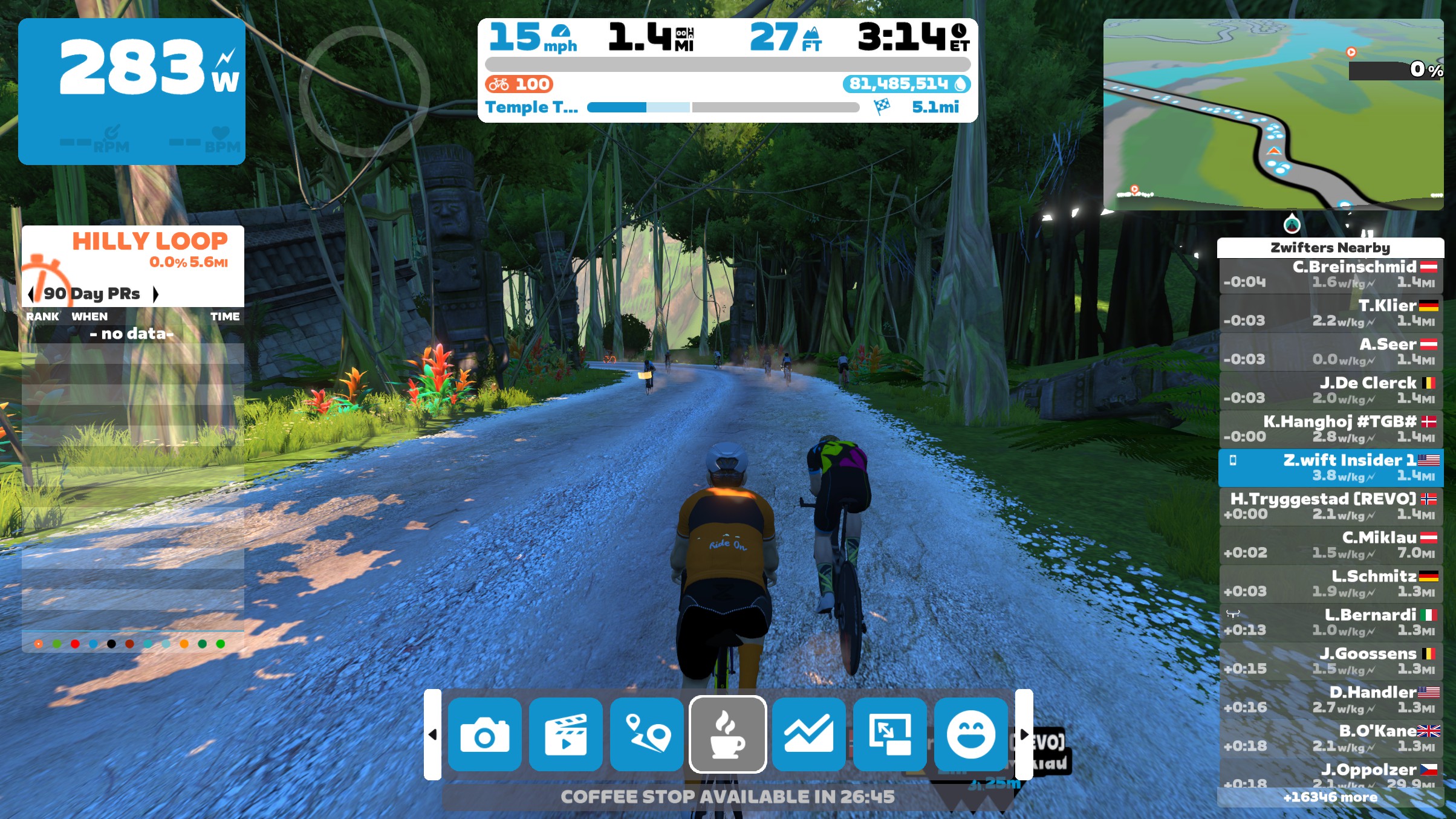Open the video clip clapperboard button
Viewport: 1456px width, 819px height.
(565, 734)
